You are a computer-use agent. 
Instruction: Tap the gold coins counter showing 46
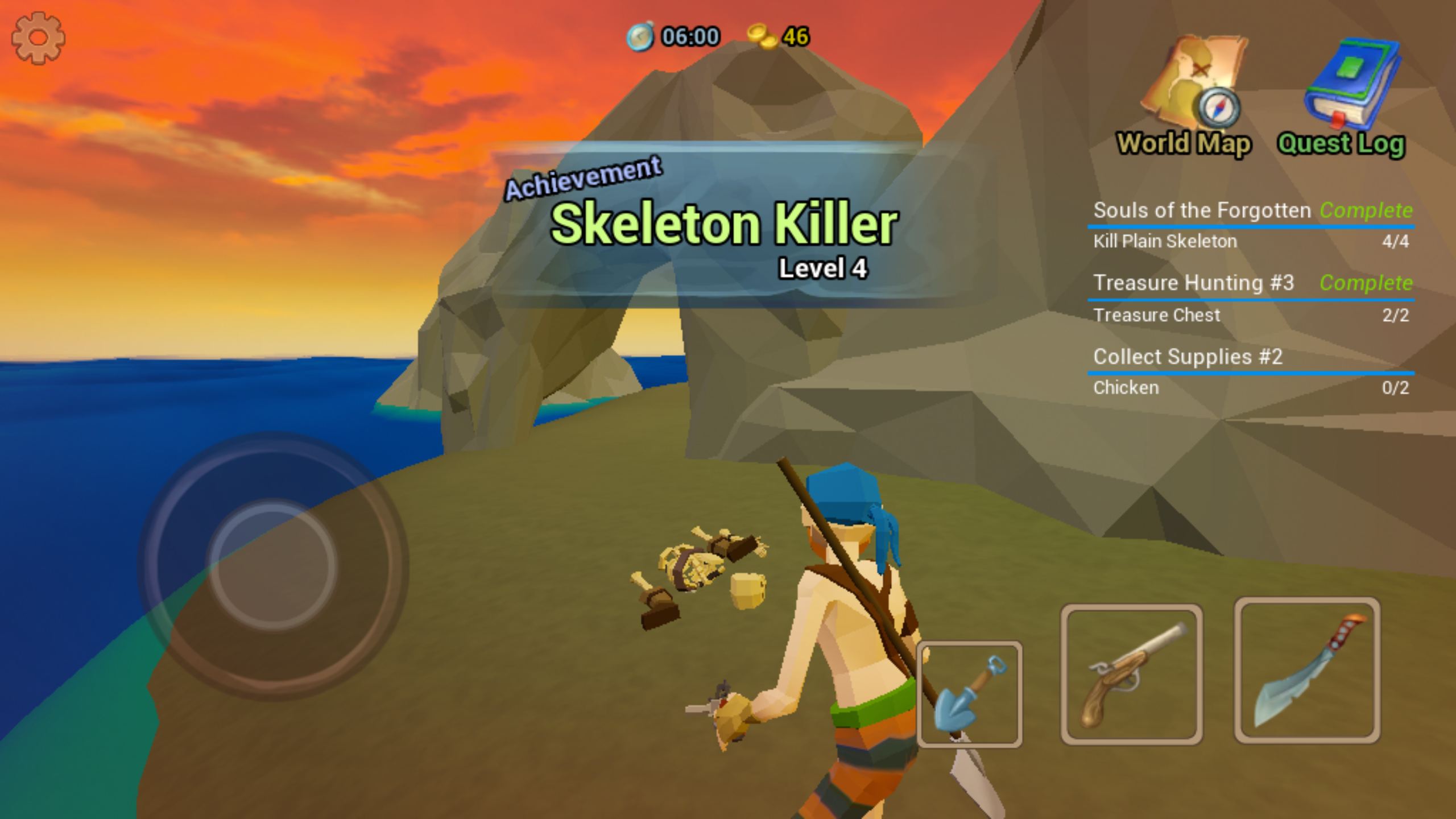pos(779,37)
